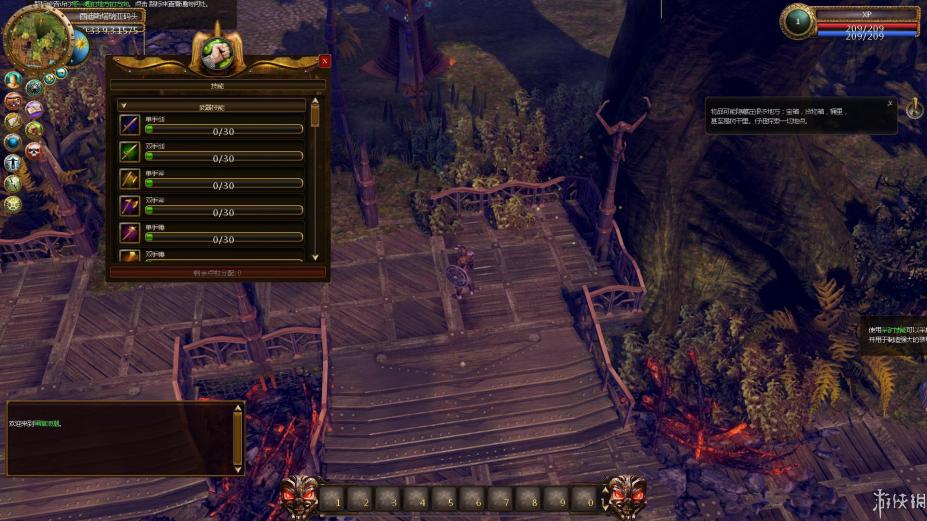This screenshot has width=927, height=521.
Task: Dismiss the tutorial hint tooltip
Action: 889,103
